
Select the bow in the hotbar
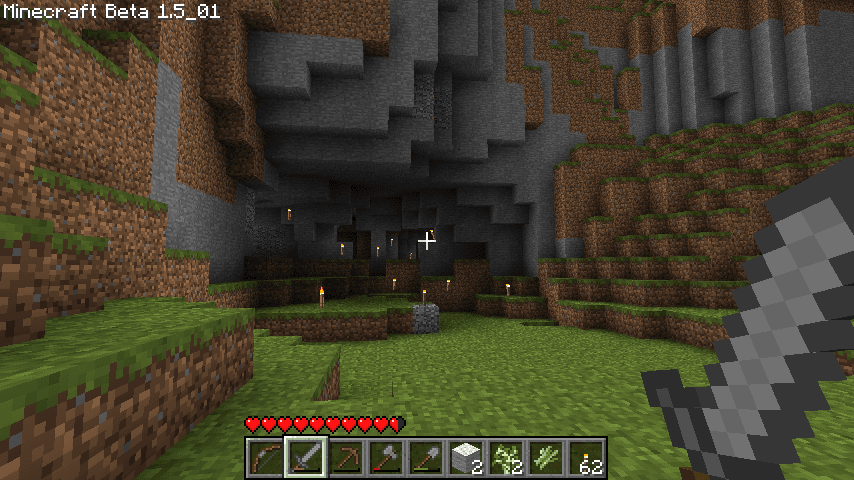click(264, 458)
